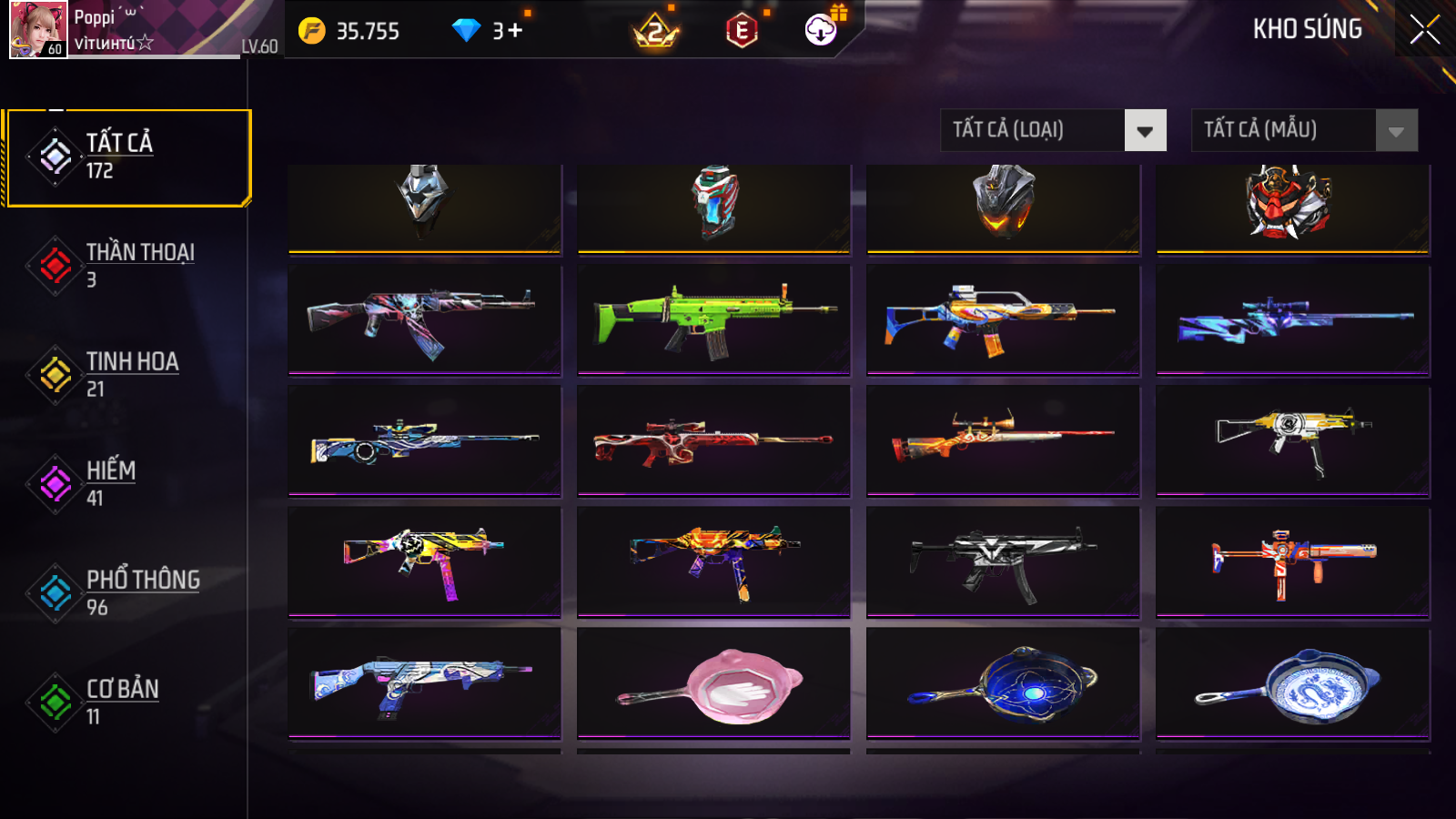Switch to the Phổ Thông tab
The width and height of the screenshot is (1456, 819).
(127, 593)
